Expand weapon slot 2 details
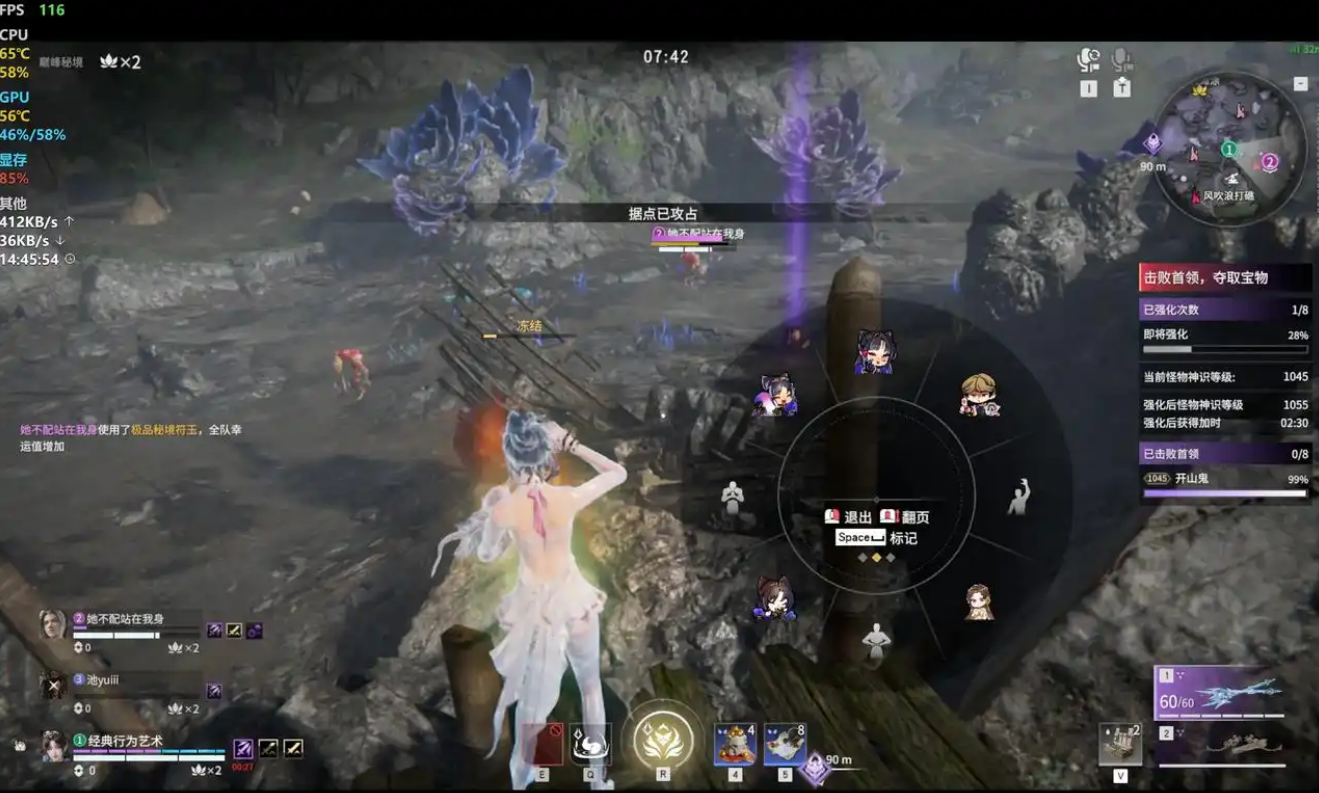 click(1166, 732)
